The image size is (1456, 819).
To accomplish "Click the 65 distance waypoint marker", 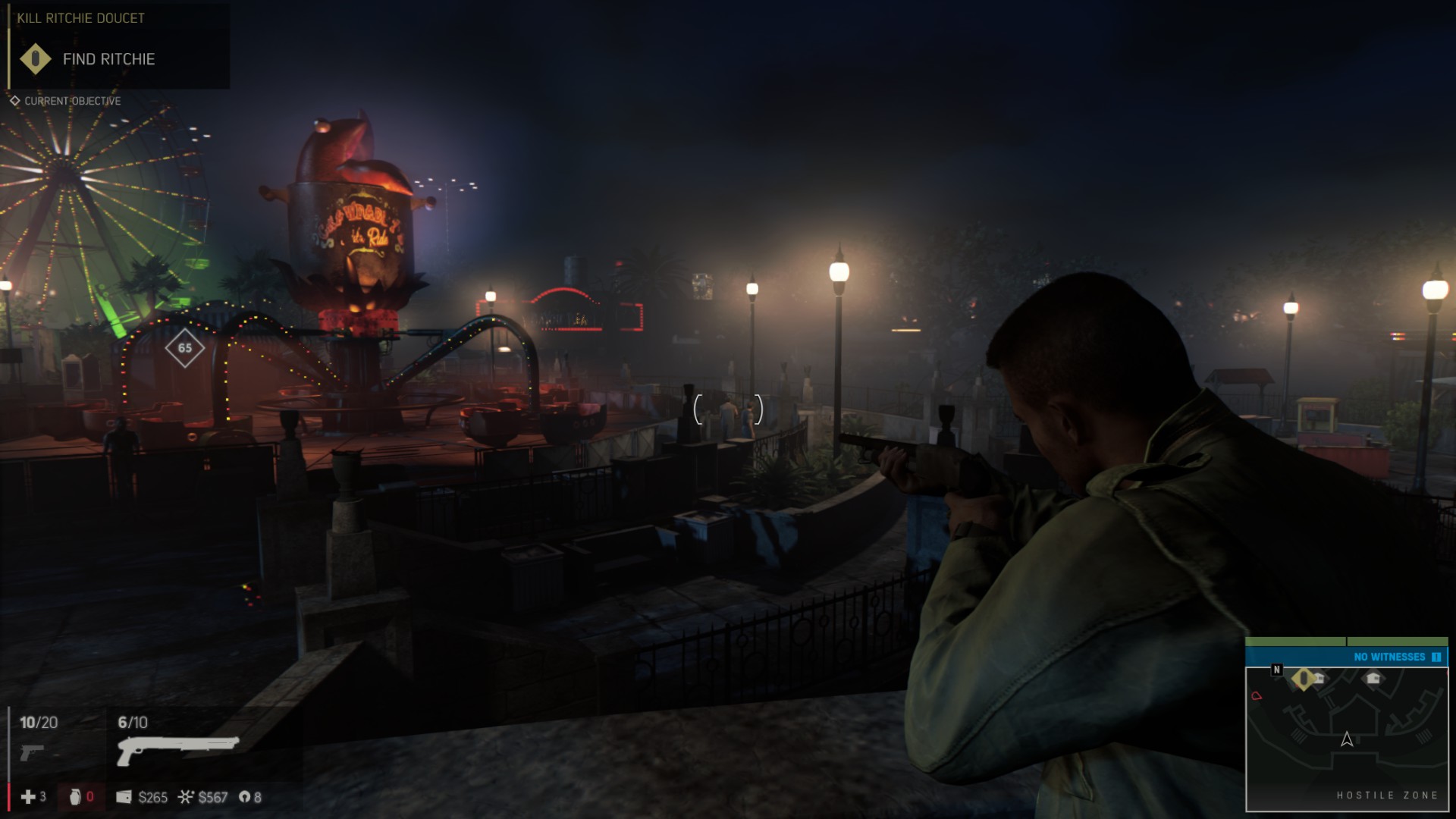I will click(x=185, y=348).
